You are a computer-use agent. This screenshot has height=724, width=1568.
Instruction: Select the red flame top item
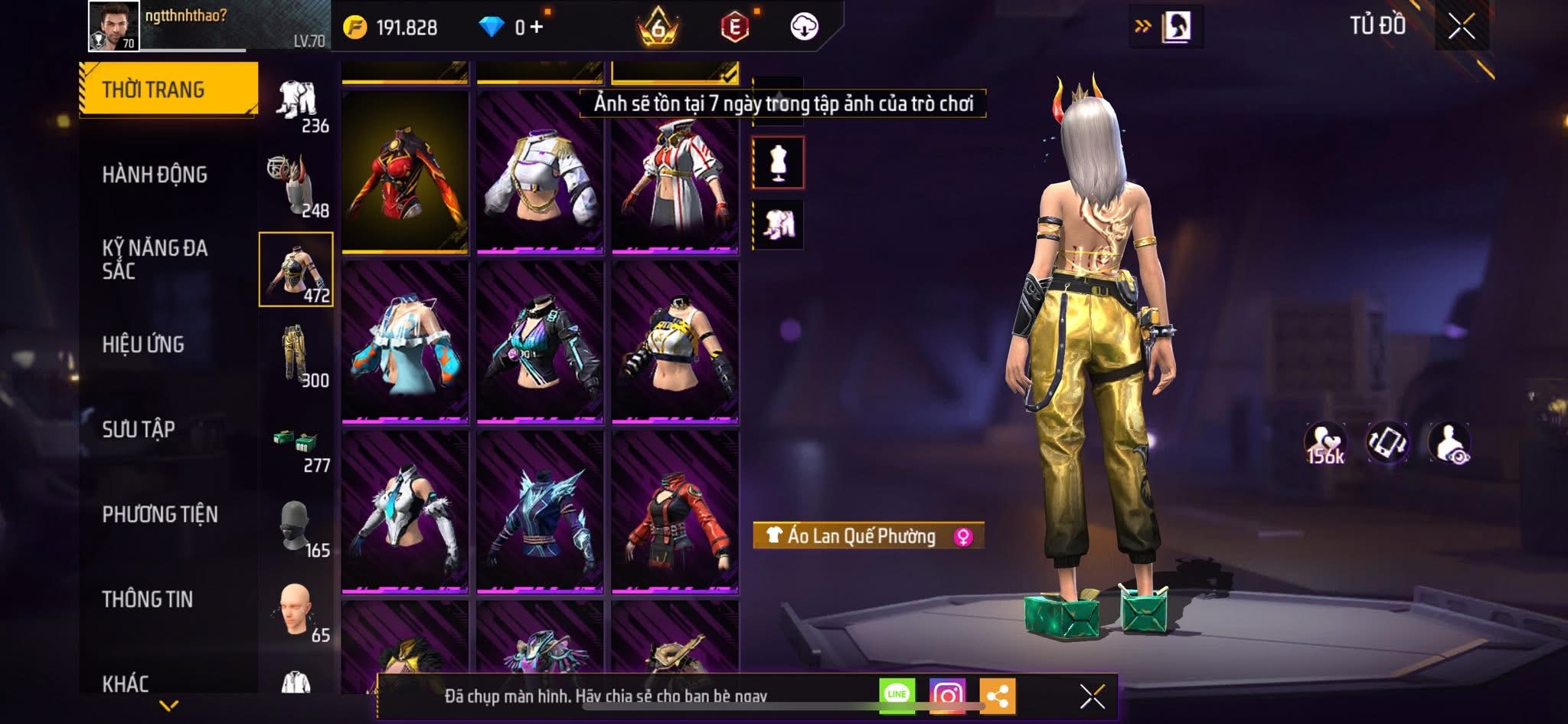405,172
